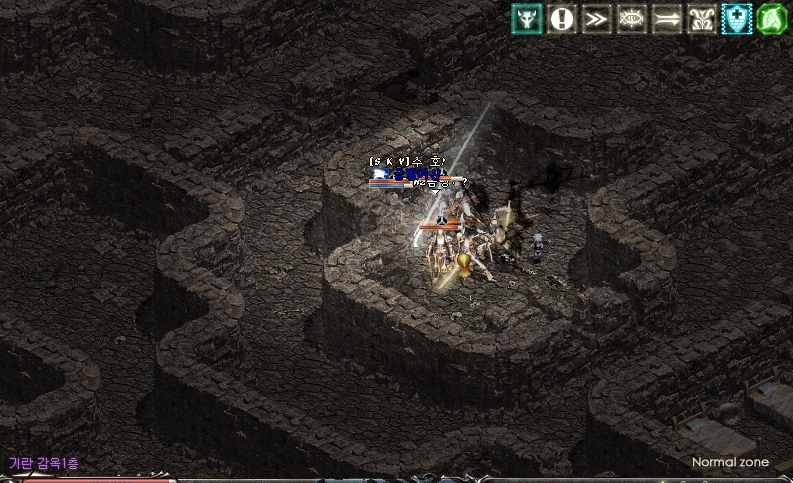Click the green leaf octagon icon
793x483 pixels.
[772, 18]
